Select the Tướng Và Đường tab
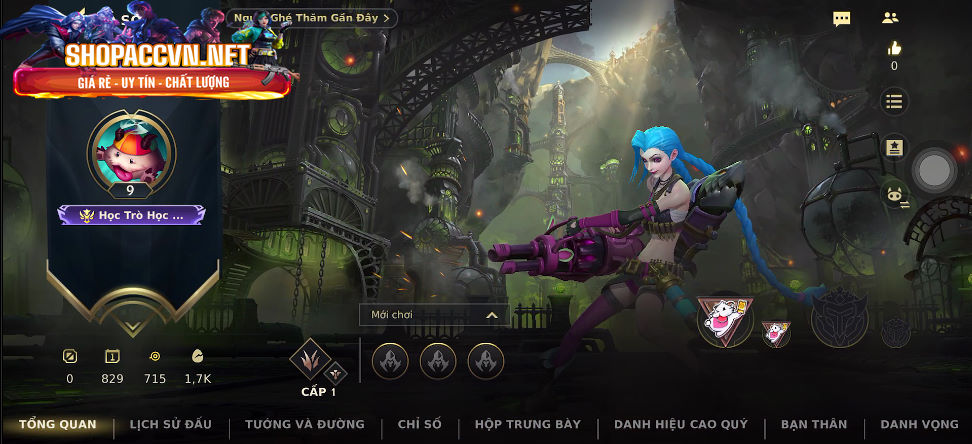The height and width of the screenshot is (444, 972). click(304, 425)
